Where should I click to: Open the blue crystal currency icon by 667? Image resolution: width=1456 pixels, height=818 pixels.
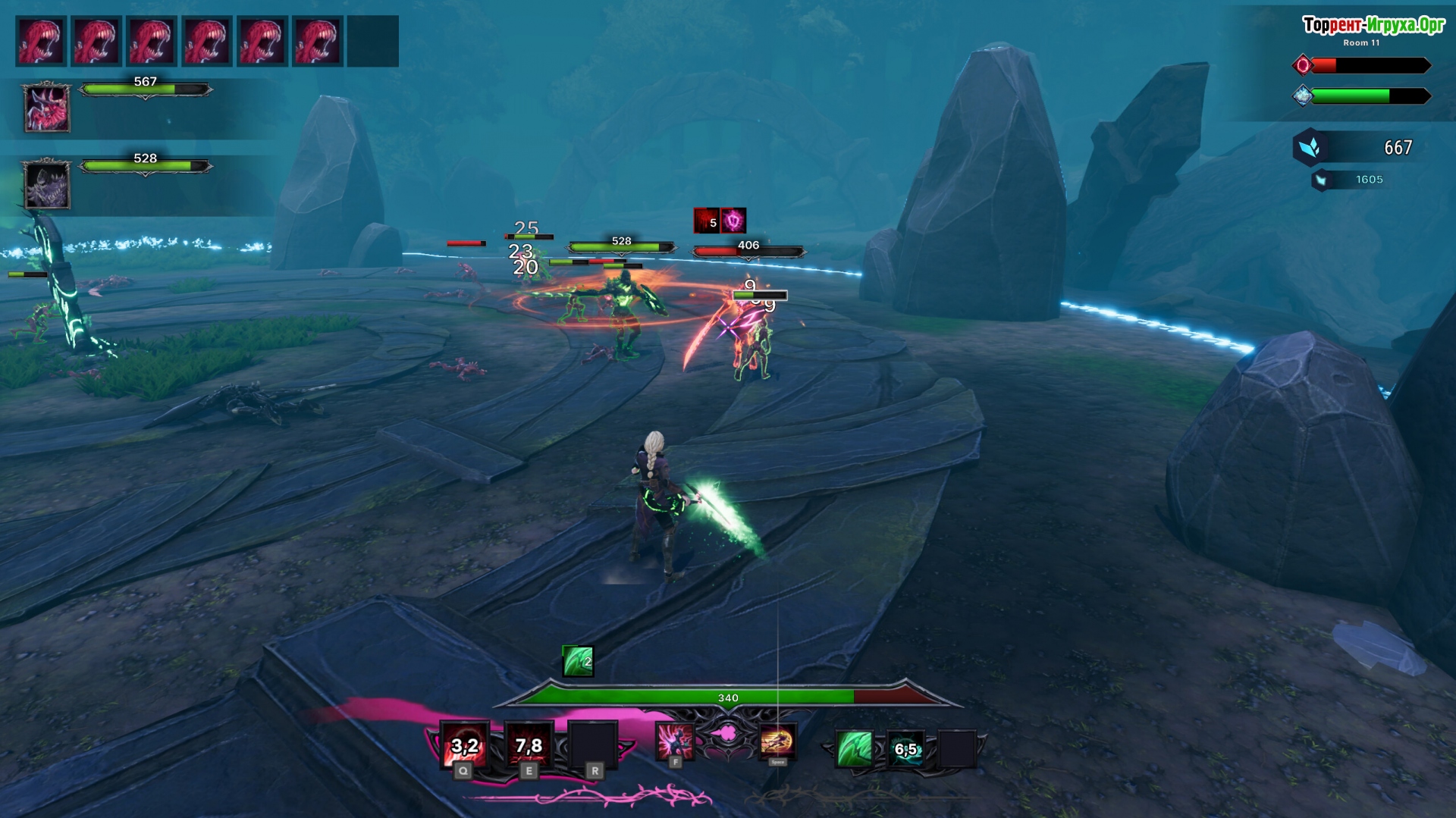tap(1310, 147)
